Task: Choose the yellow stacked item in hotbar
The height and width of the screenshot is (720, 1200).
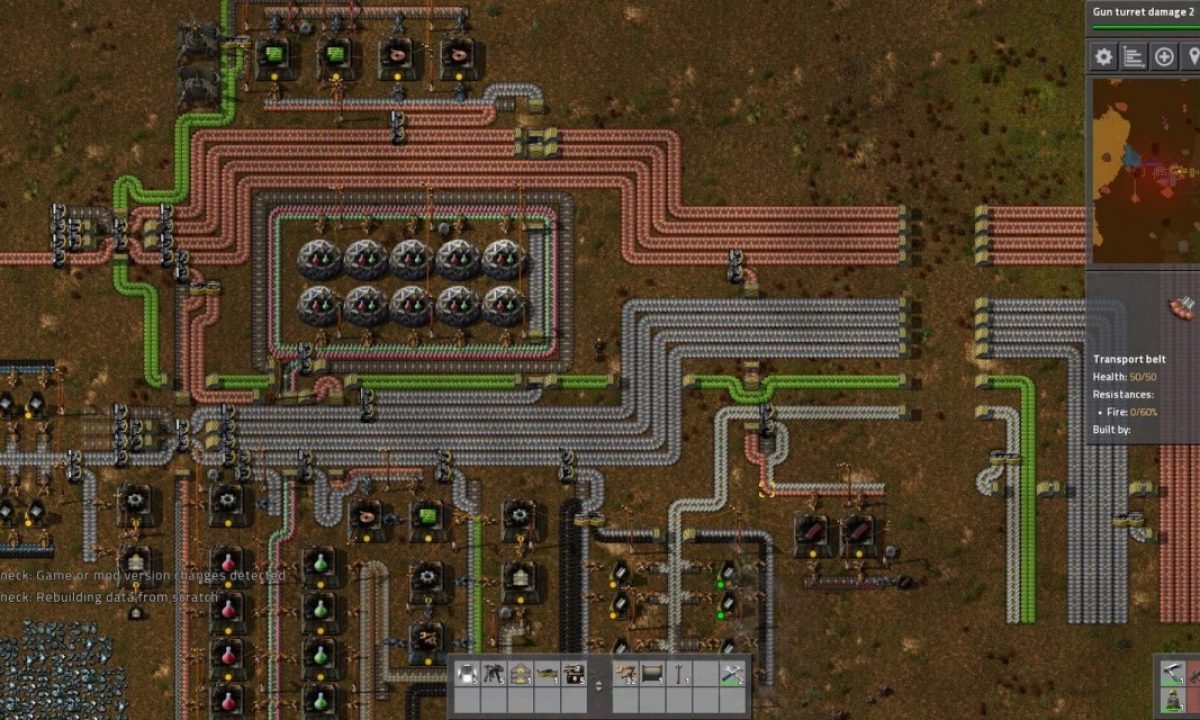Action: (x=520, y=673)
